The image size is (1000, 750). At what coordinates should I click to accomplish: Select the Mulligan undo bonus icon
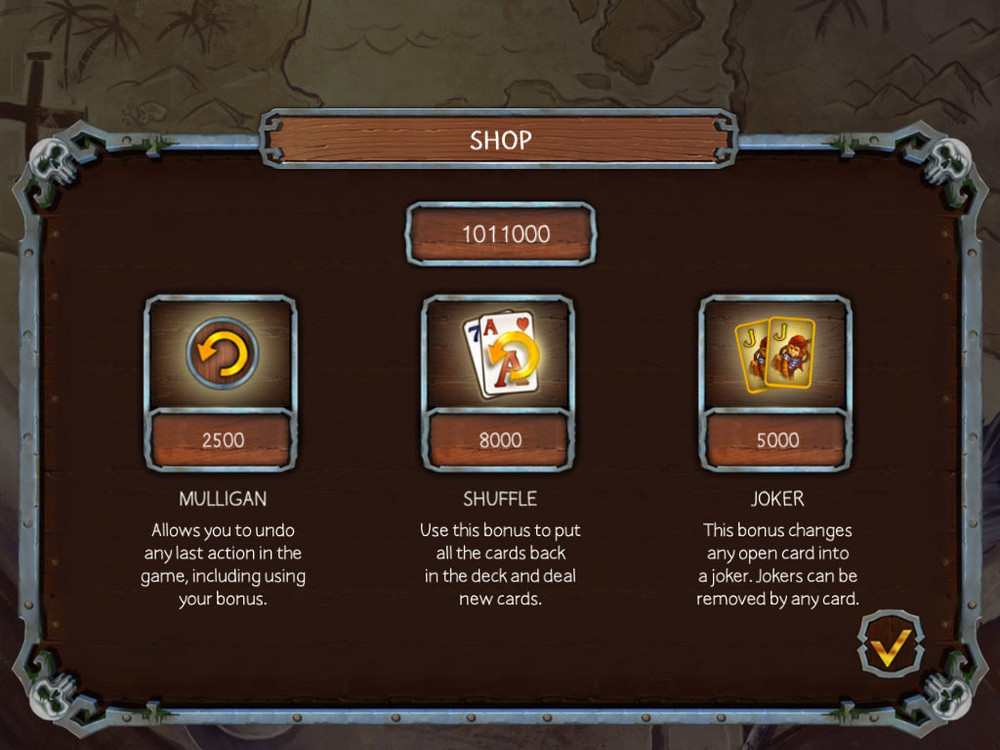point(222,353)
